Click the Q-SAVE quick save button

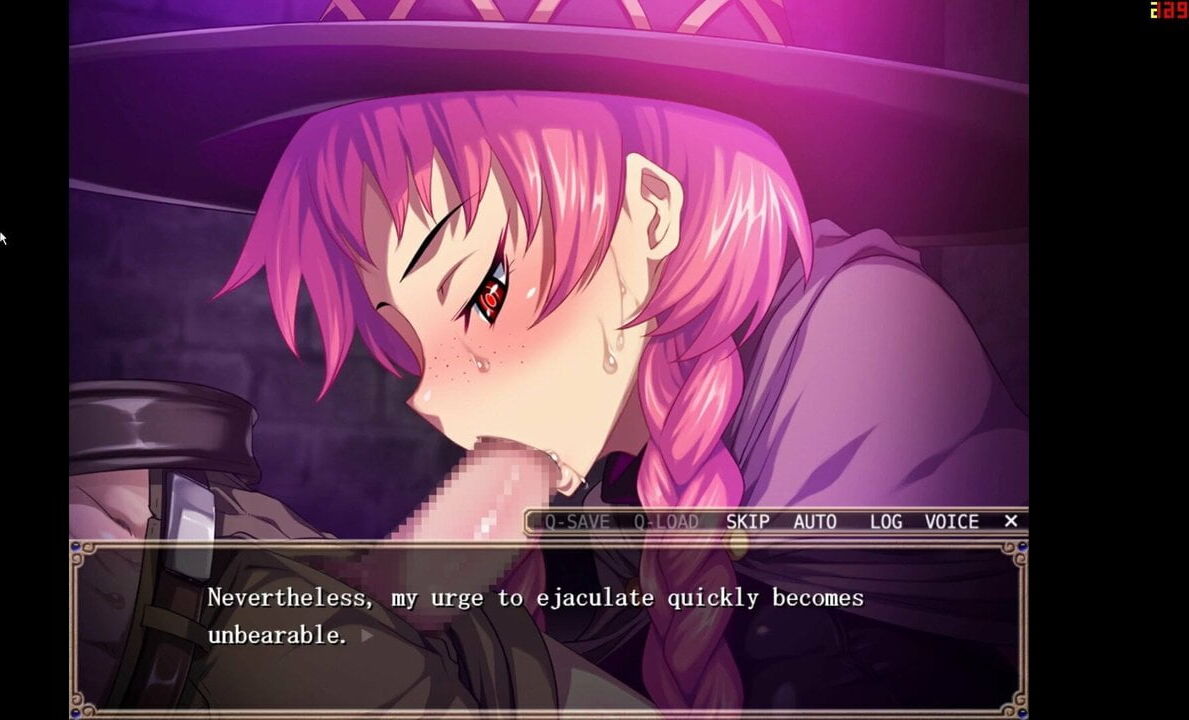click(577, 521)
